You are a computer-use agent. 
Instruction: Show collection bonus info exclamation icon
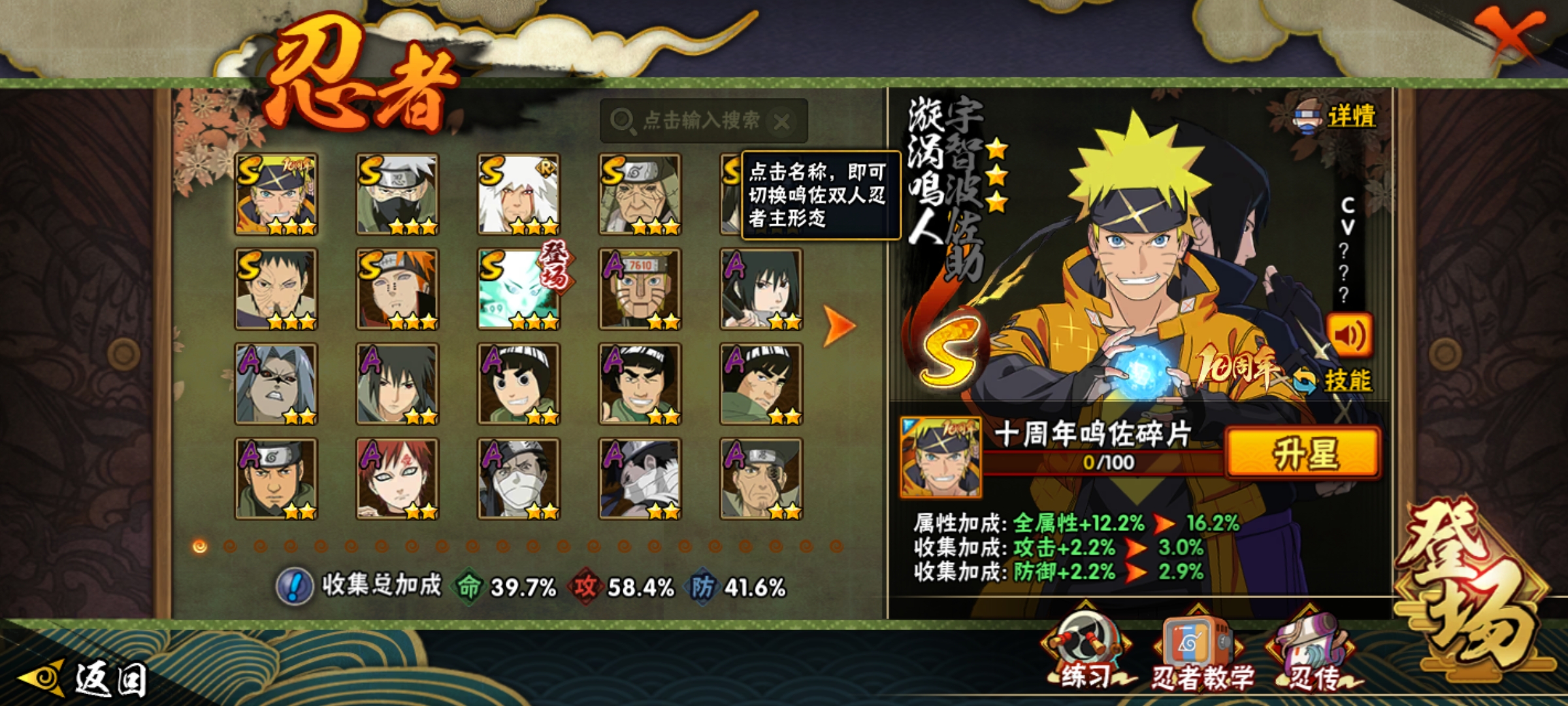(295, 586)
